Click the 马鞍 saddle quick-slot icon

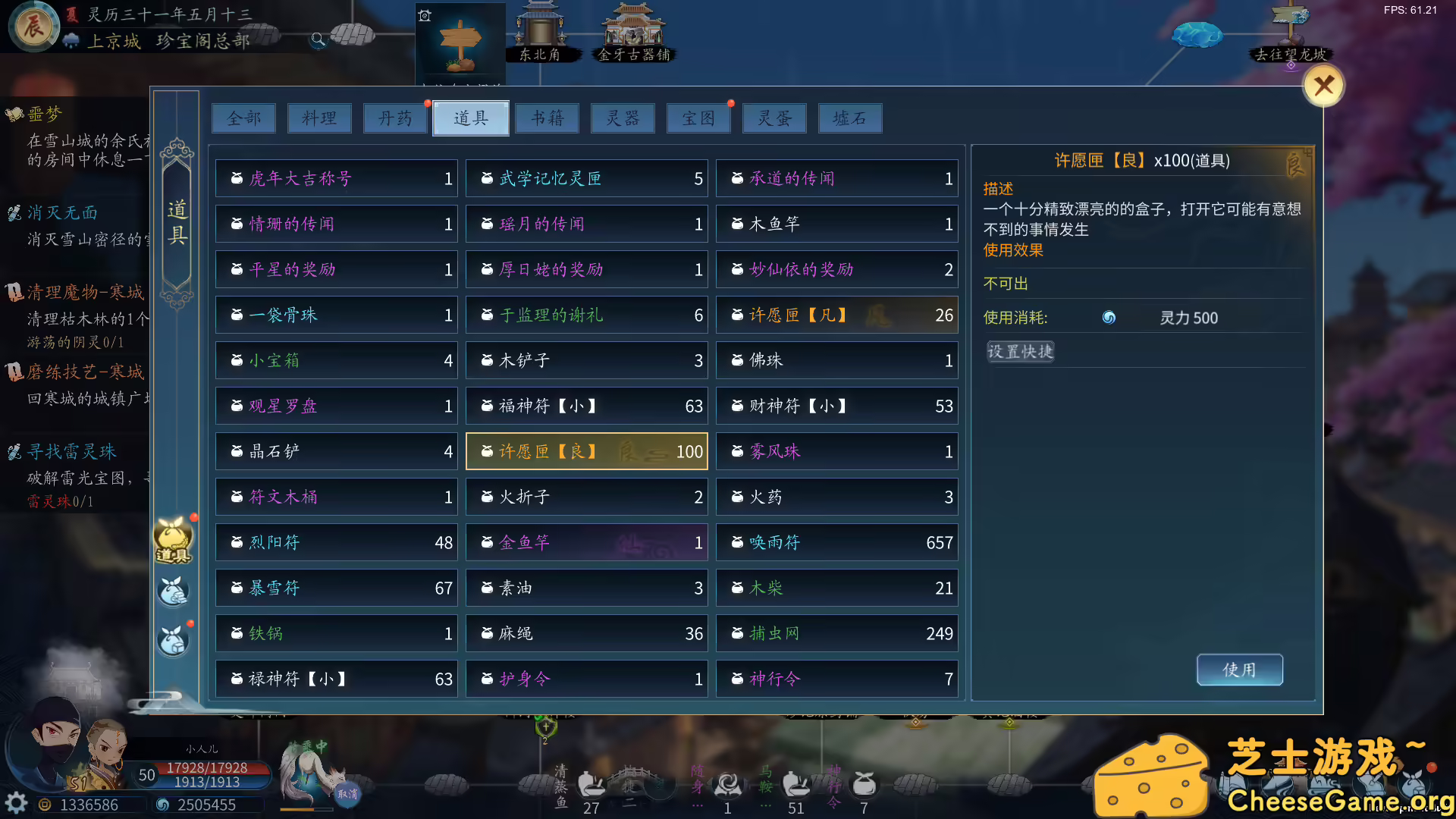[x=795, y=784]
